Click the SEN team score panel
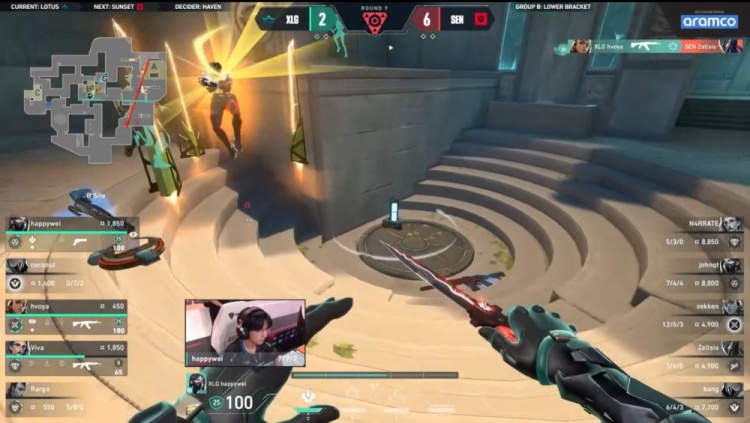Image resolution: width=750 pixels, height=423 pixels. [x=451, y=19]
